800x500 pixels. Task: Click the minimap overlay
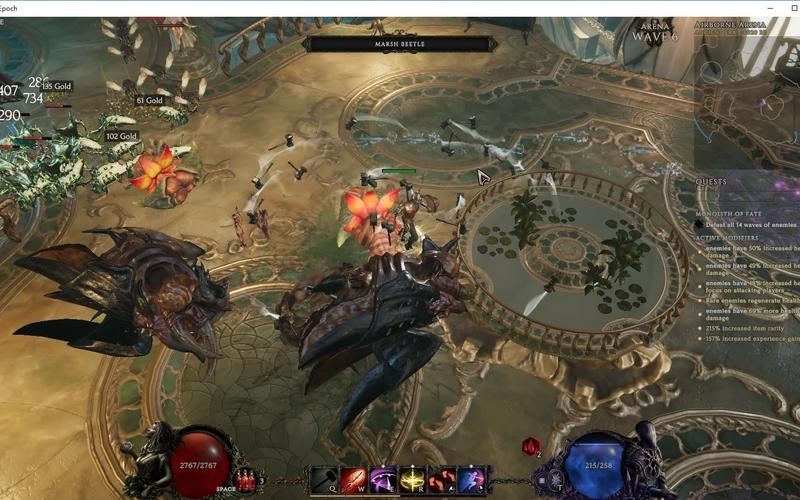pos(746,100)
